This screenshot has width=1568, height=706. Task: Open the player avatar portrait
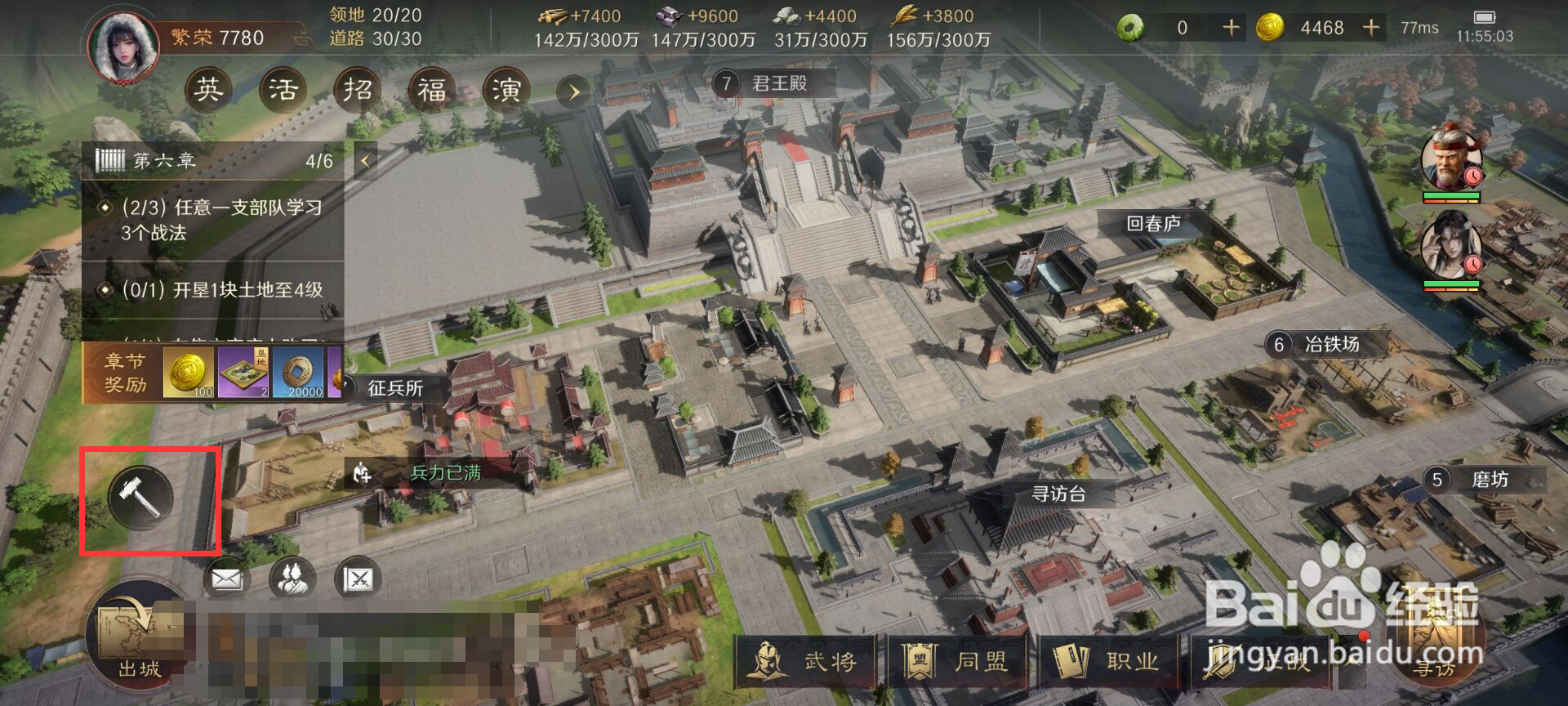pos(123,47)
